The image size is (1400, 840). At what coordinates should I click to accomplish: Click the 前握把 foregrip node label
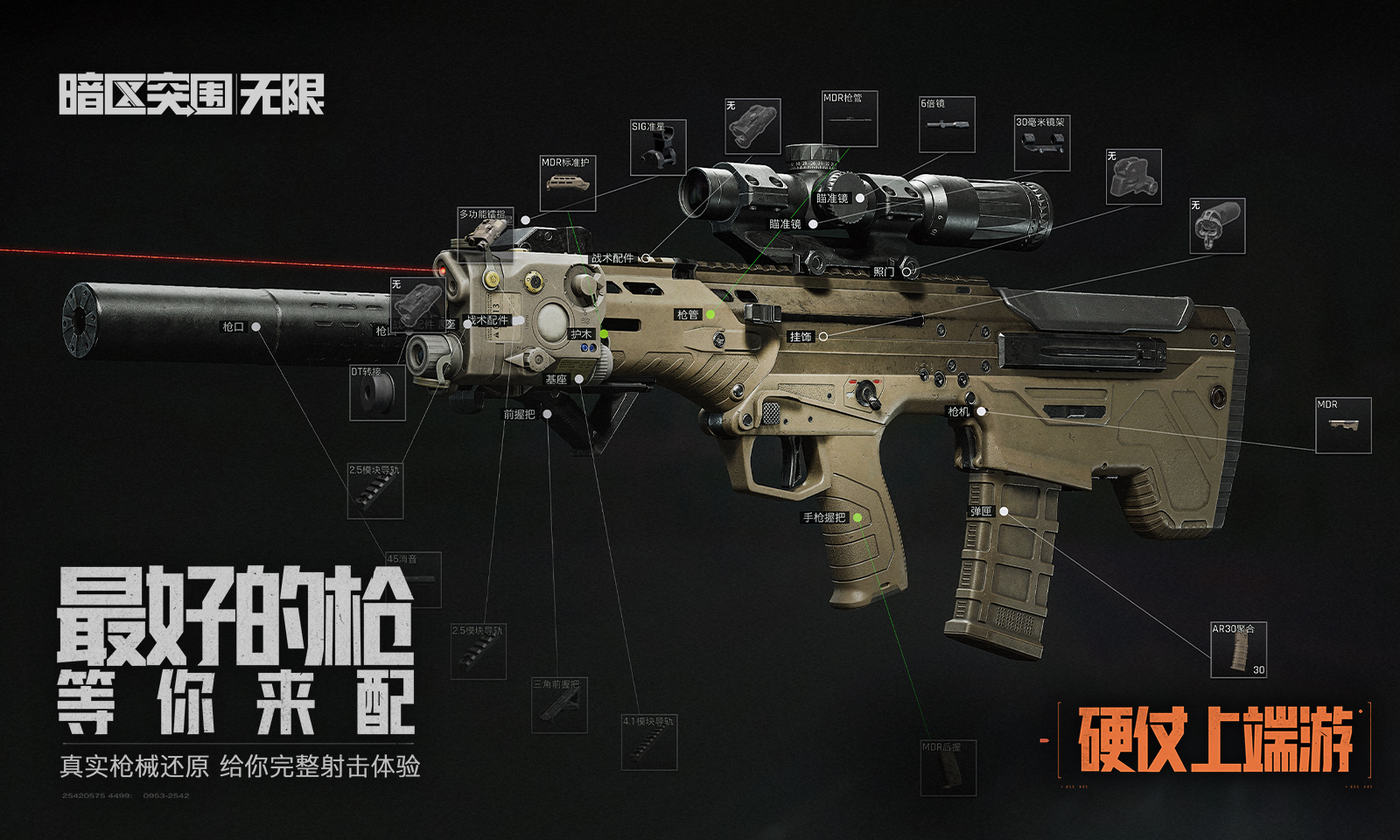coord(519,415)
